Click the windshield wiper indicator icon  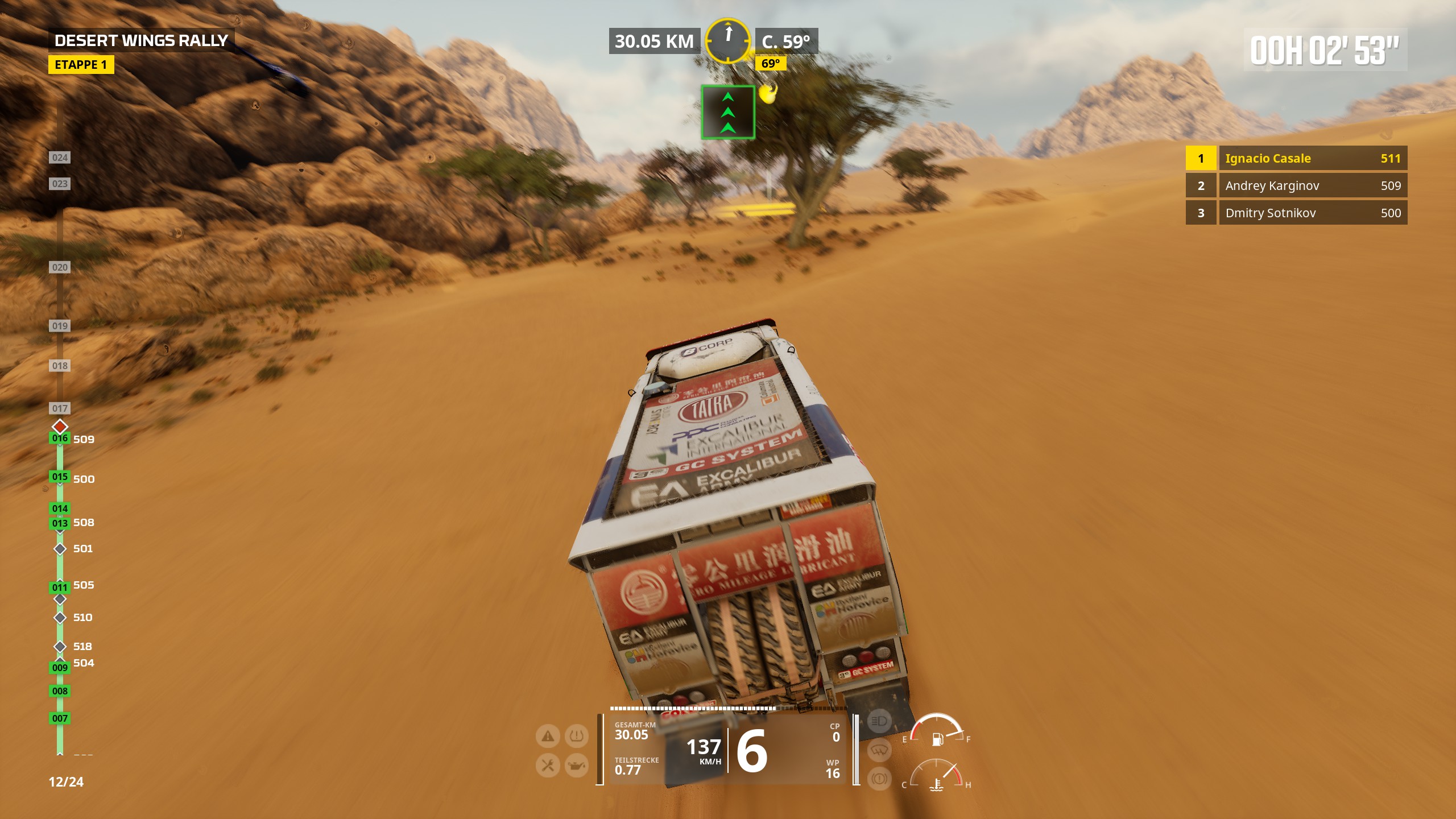pyautogui.click(x=879, y=751)
